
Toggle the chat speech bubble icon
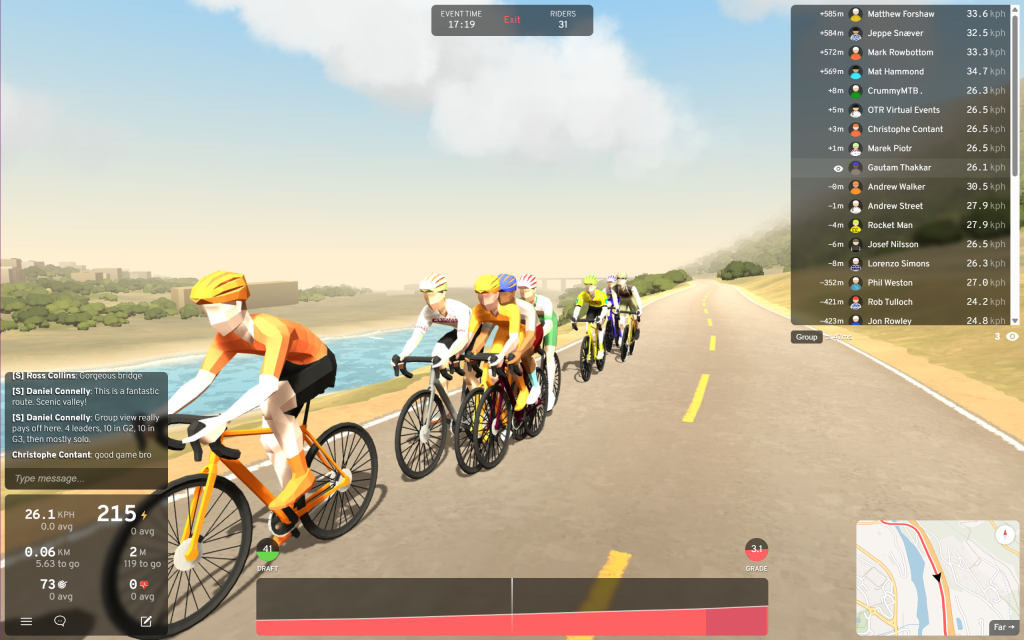pyautogui.click(x=60, y=621)
